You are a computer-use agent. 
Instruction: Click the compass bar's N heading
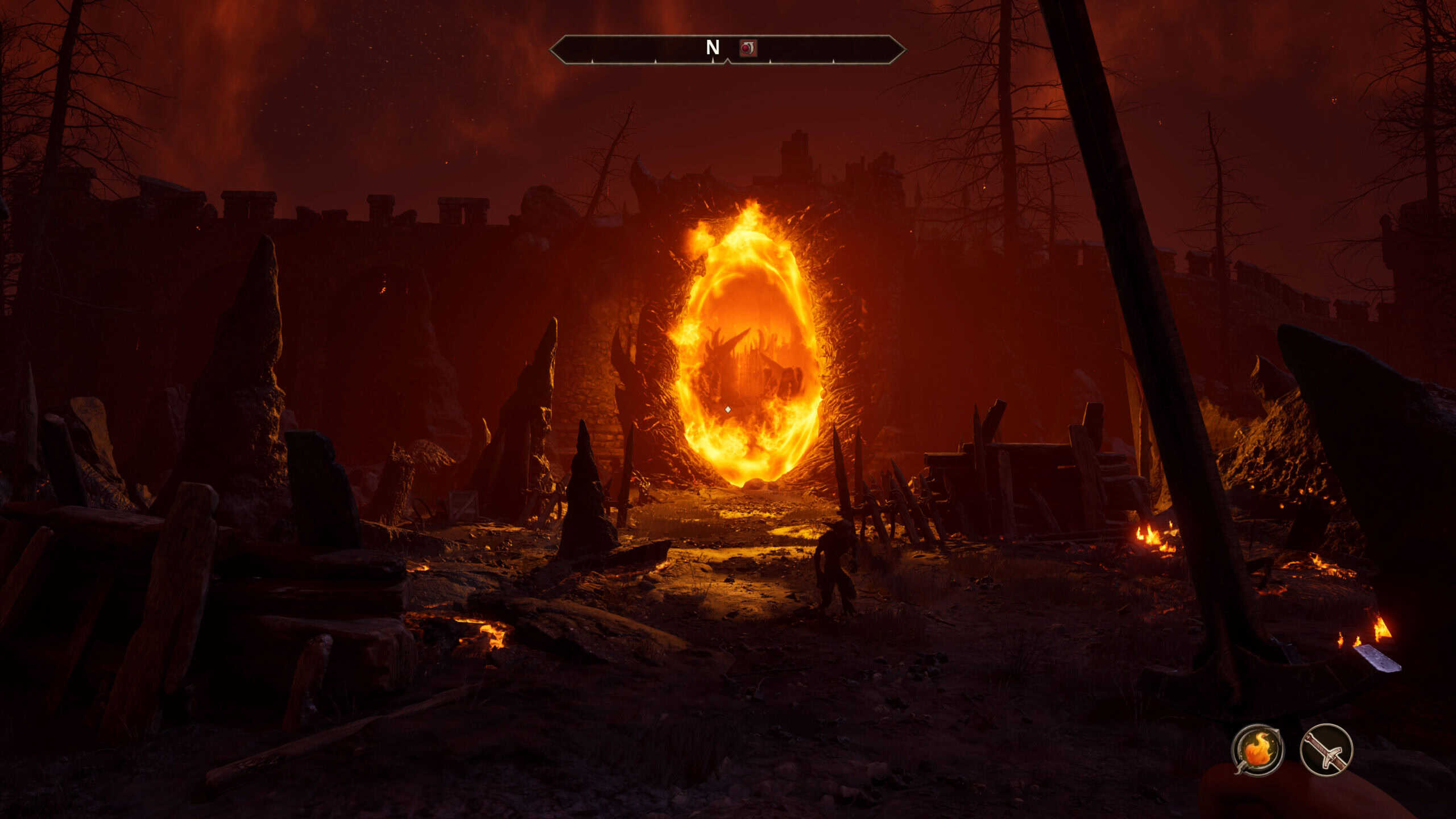click(x=713, y=47)
